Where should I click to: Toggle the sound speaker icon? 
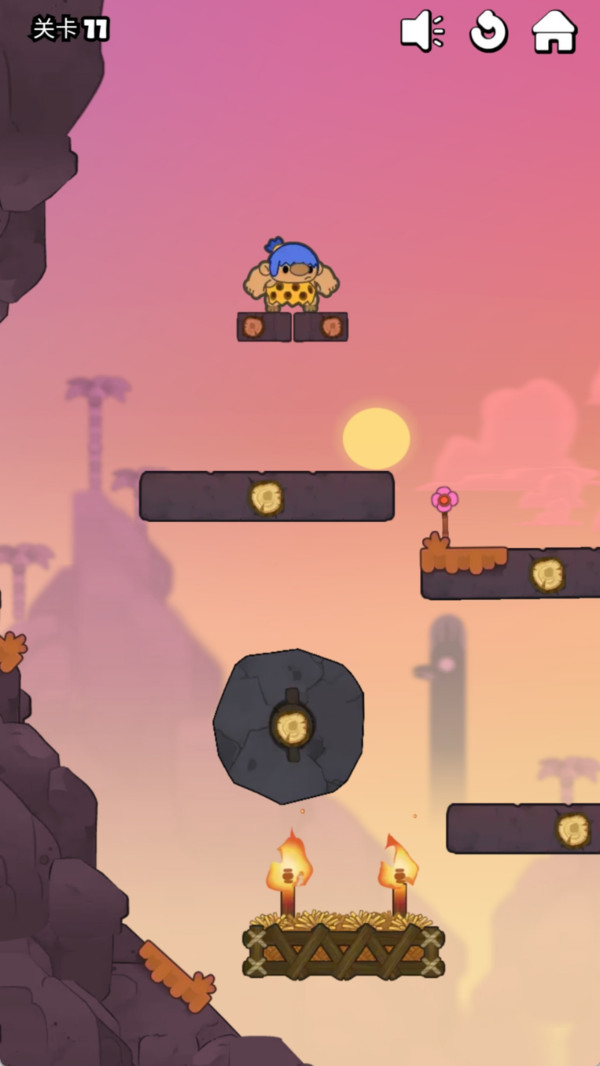click(422, 31)
